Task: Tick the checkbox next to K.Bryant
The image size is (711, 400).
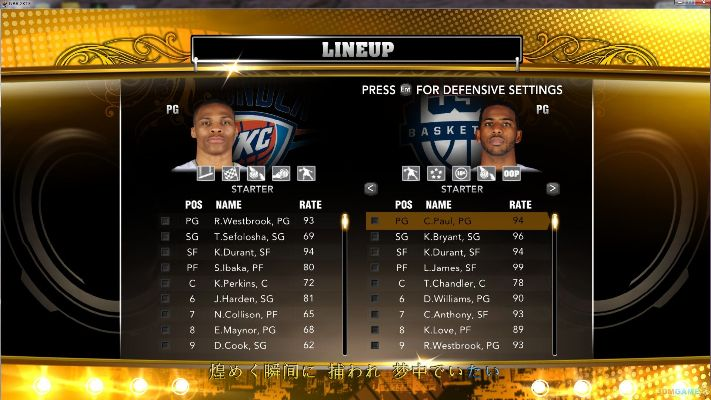Action: (375, 236)
